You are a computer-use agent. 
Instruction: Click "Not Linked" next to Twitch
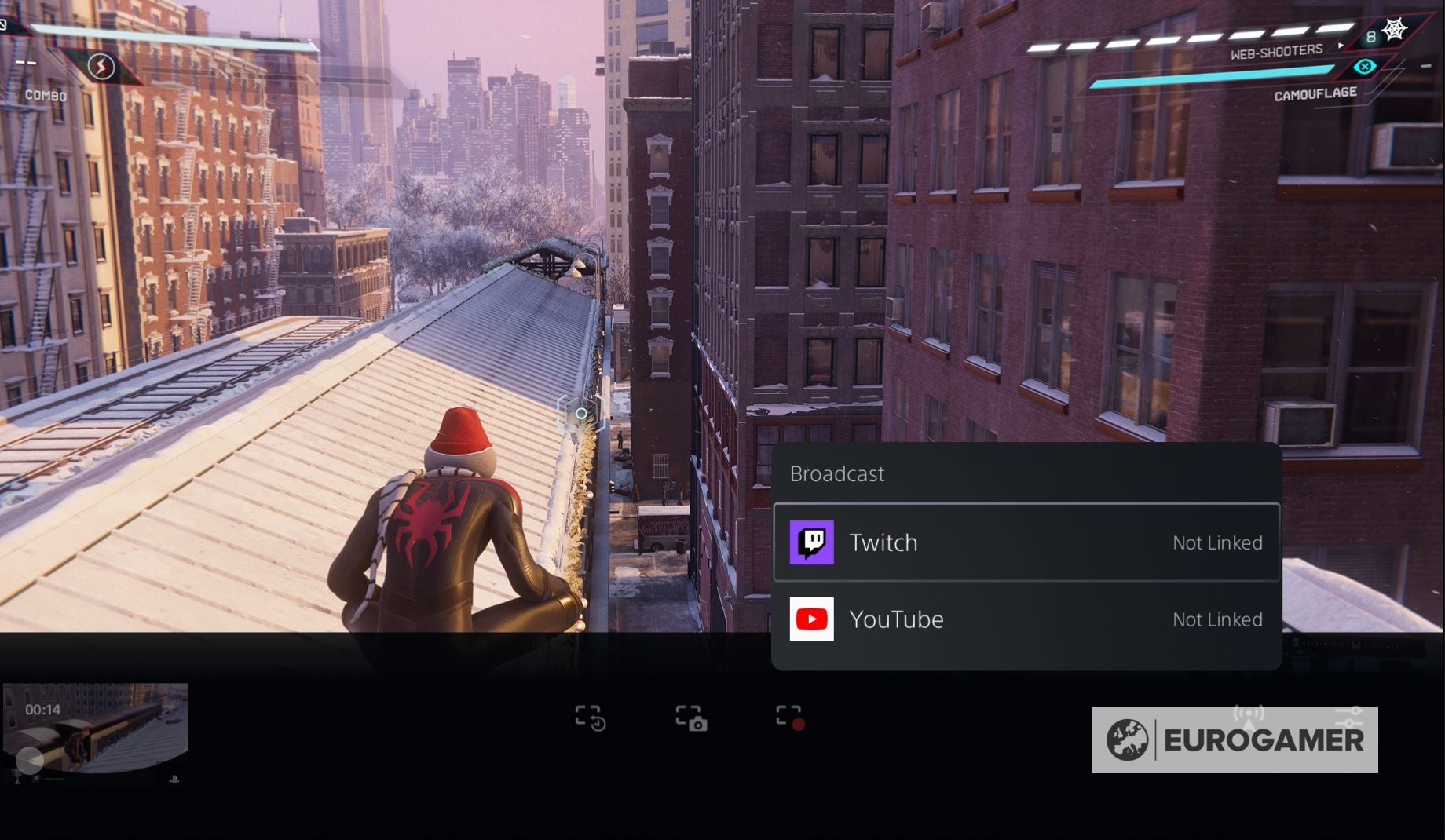[1217, 542]
